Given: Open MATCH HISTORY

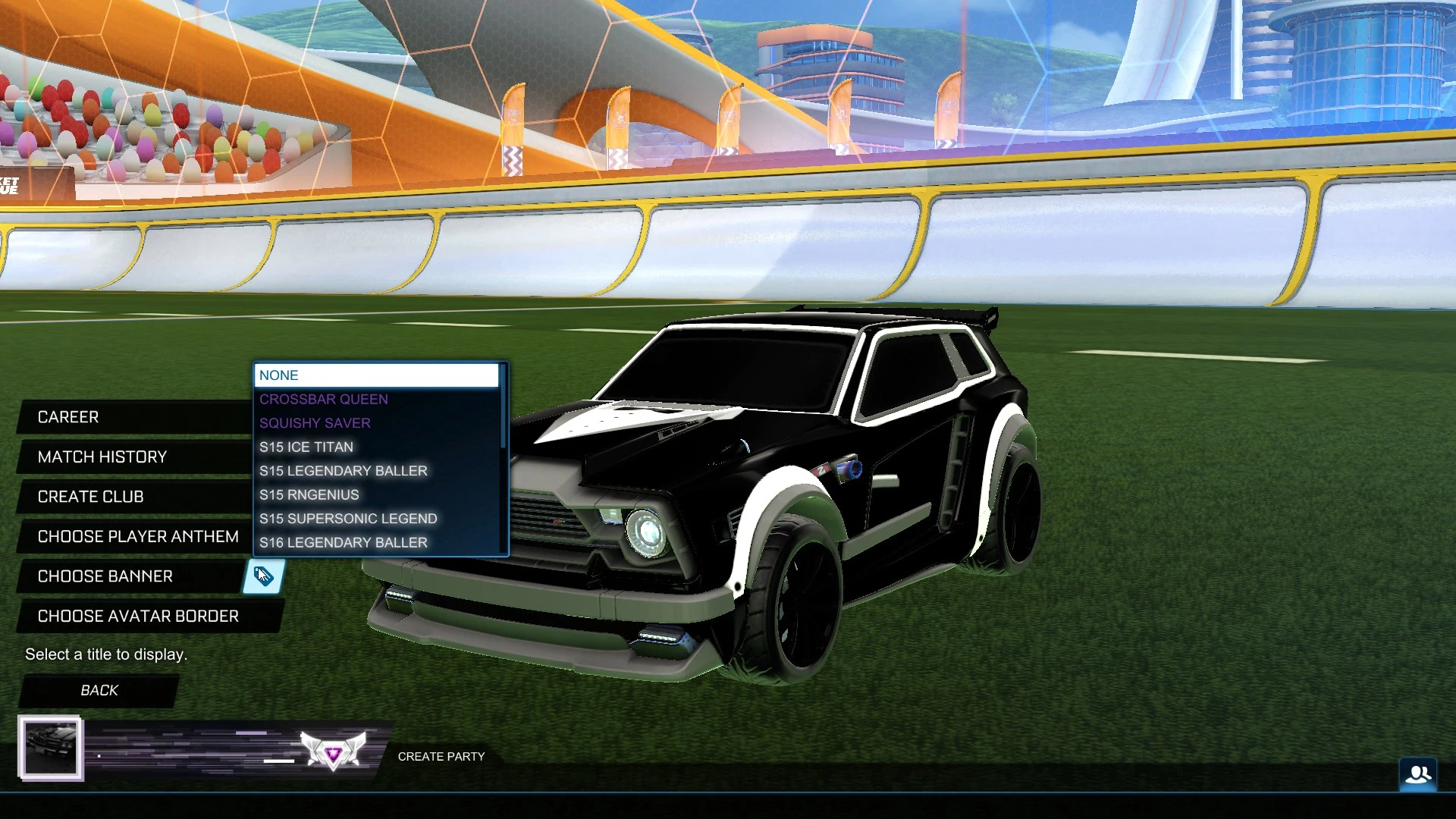Looking at the screenshot, I should click(x=102, y=457).
